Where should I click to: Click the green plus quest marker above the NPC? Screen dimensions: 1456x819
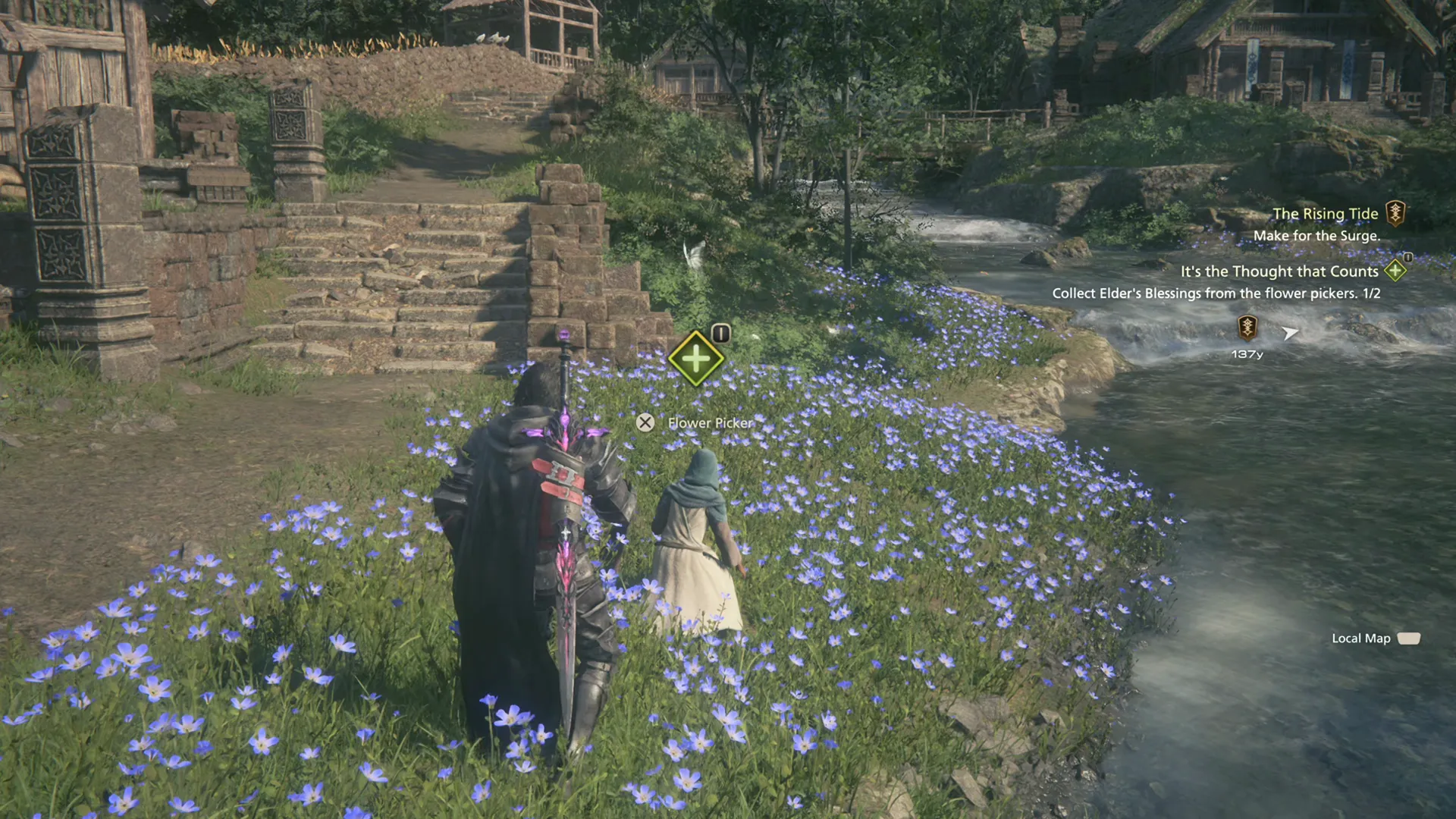(x=695, y=358)
